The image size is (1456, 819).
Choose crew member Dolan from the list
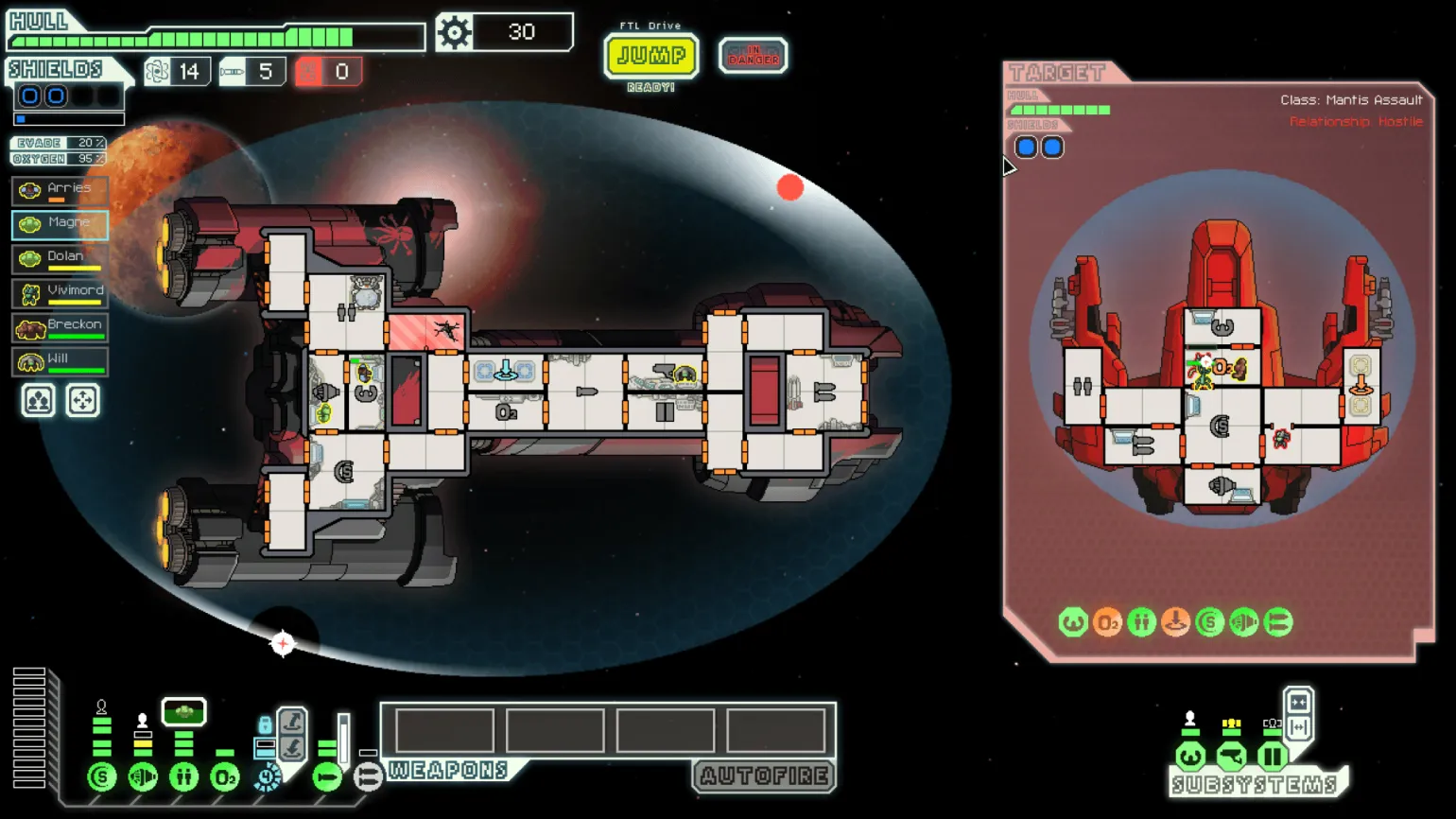pyautogui.click(x=60, y=258)
